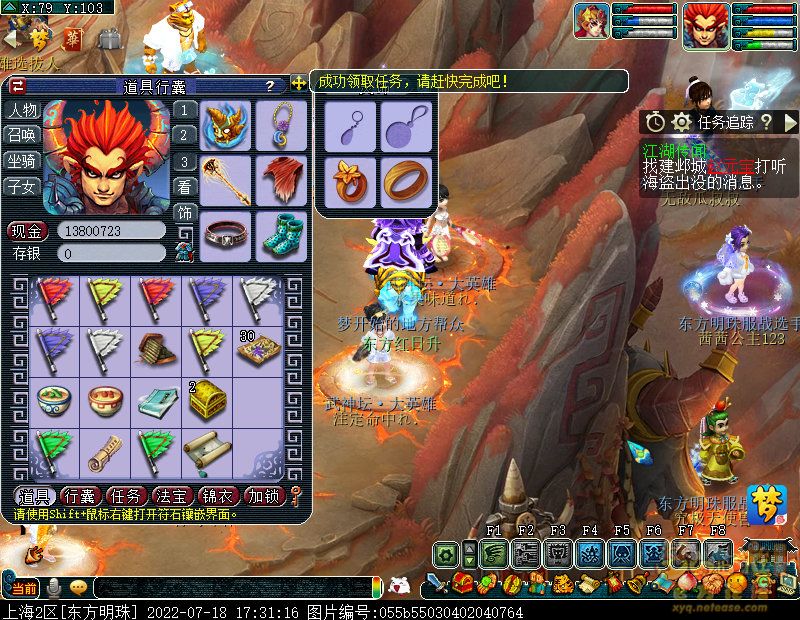
Task: Open the 人物 character panel
Action: pyautogui.click(x=22, y=110)
